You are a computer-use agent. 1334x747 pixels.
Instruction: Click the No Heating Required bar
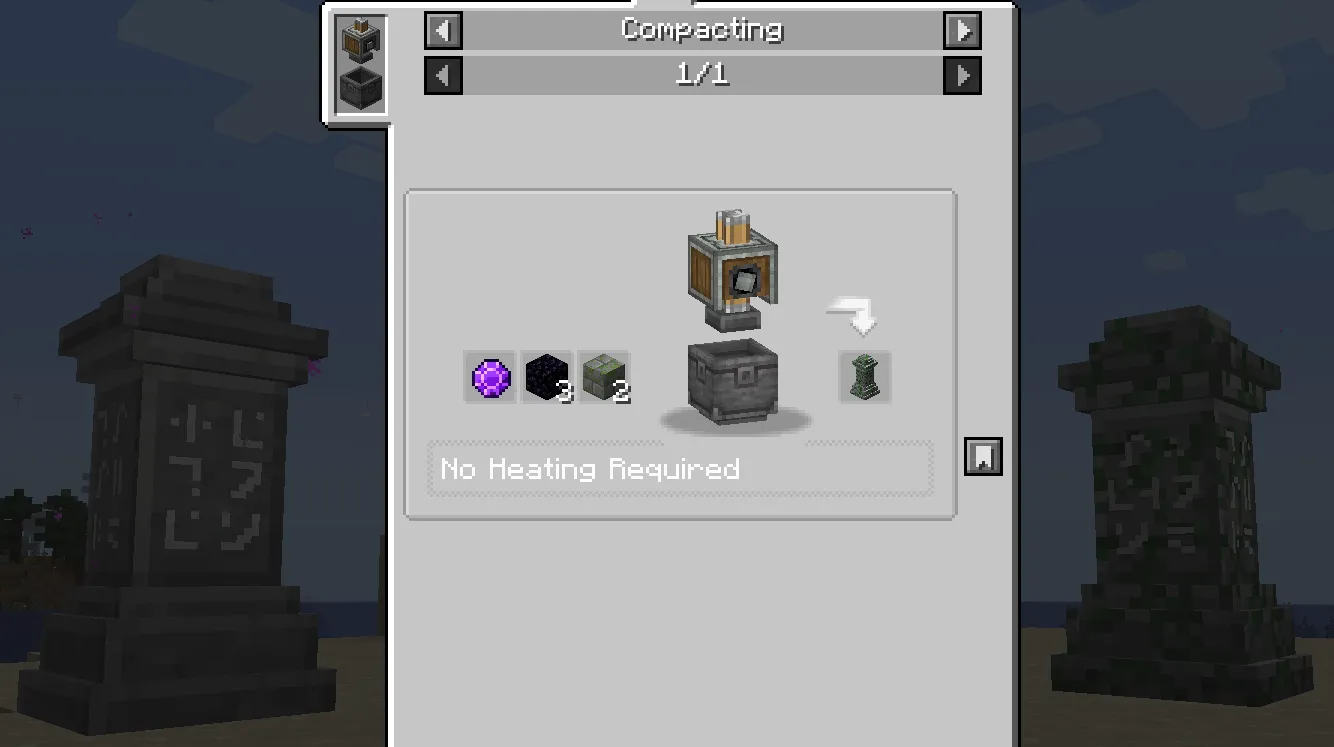680,468
